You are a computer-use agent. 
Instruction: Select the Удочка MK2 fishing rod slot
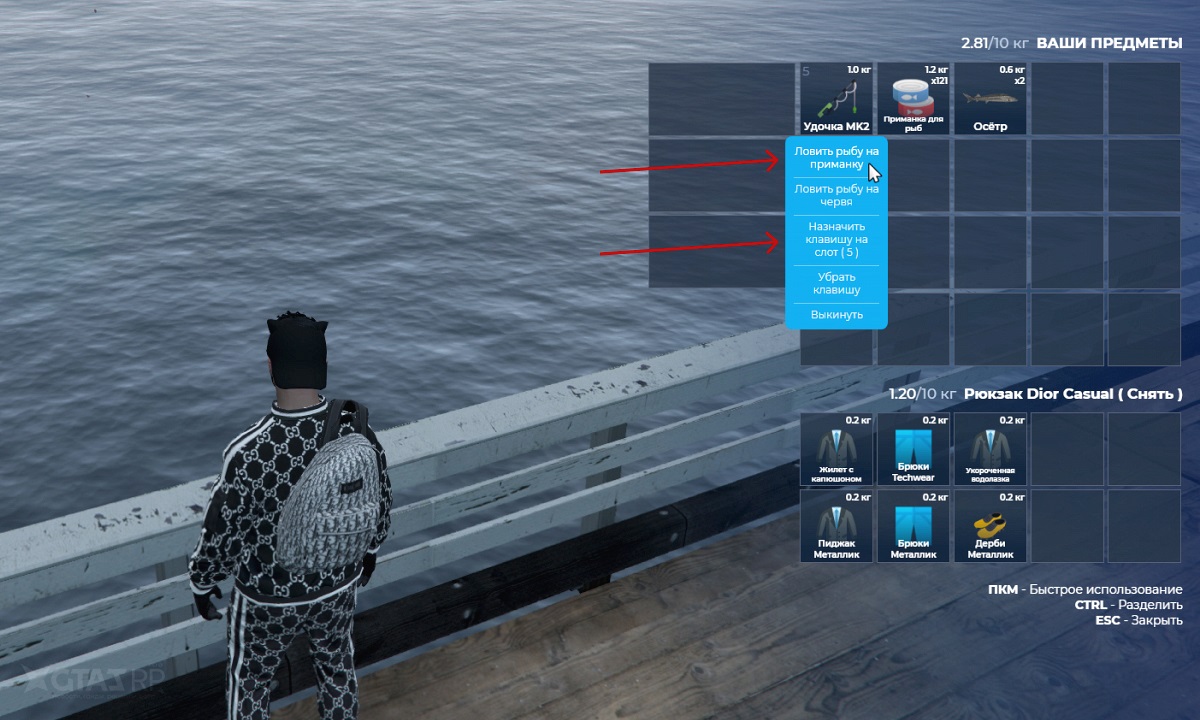click(x=837, y=99)
